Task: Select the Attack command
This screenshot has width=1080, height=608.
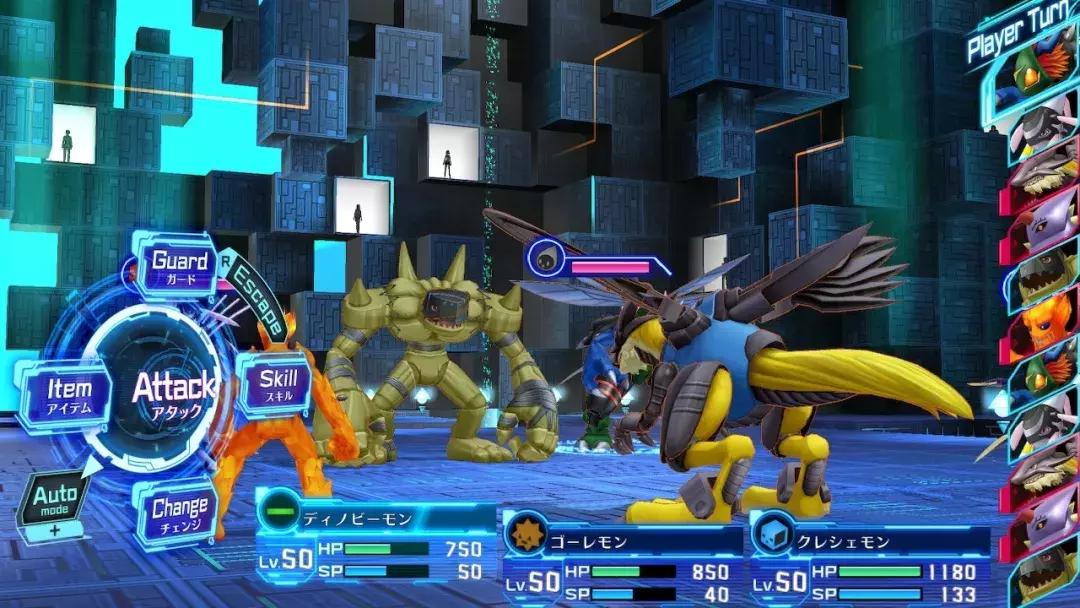Action: pos(172,393)
